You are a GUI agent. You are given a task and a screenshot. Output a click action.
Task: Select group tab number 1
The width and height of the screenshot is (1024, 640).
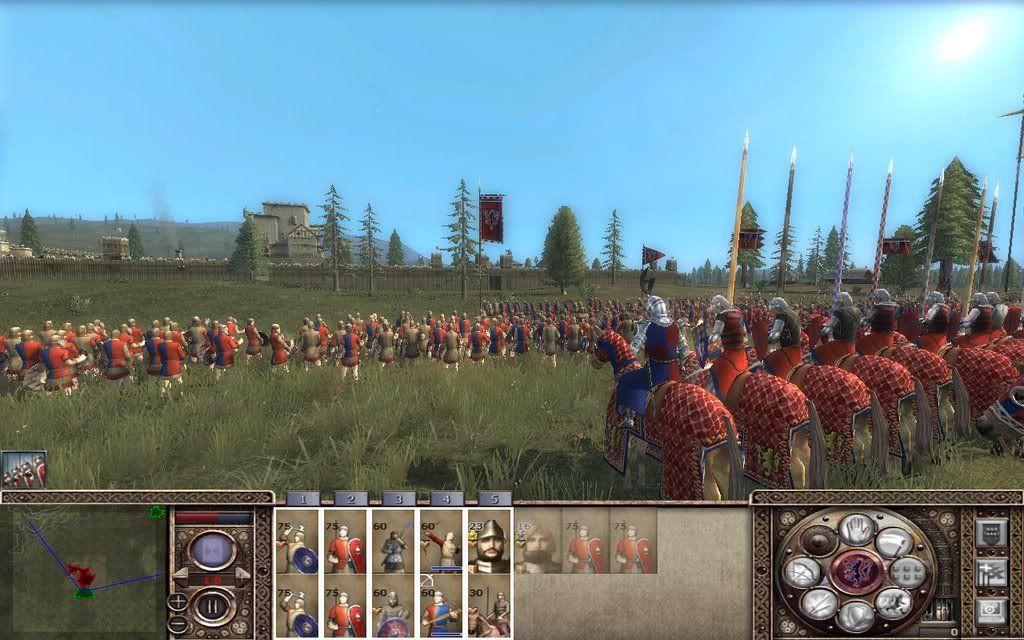[x=303, y=498]
